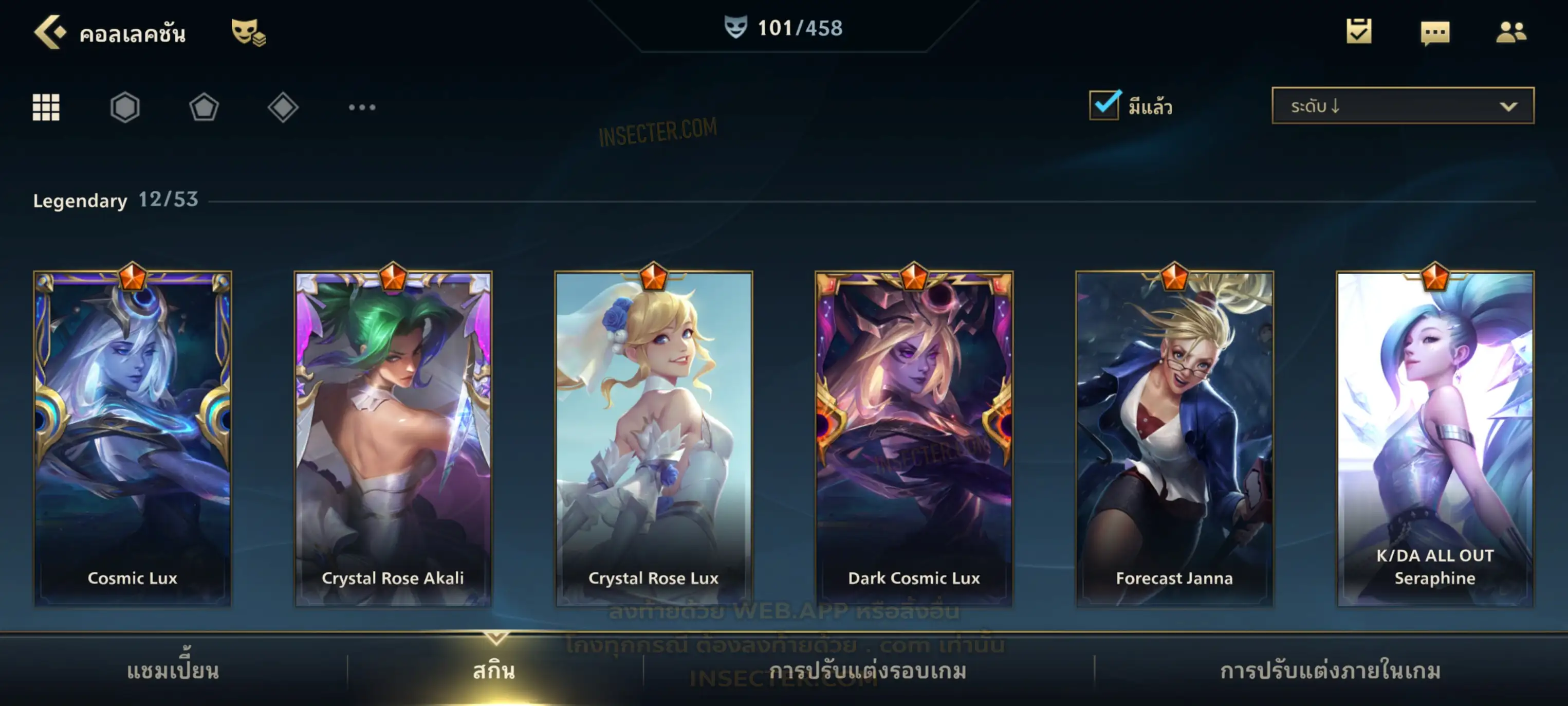1568x706 pixels.
Task: Select the grid all-skins filter
Action: pos(46,108)
